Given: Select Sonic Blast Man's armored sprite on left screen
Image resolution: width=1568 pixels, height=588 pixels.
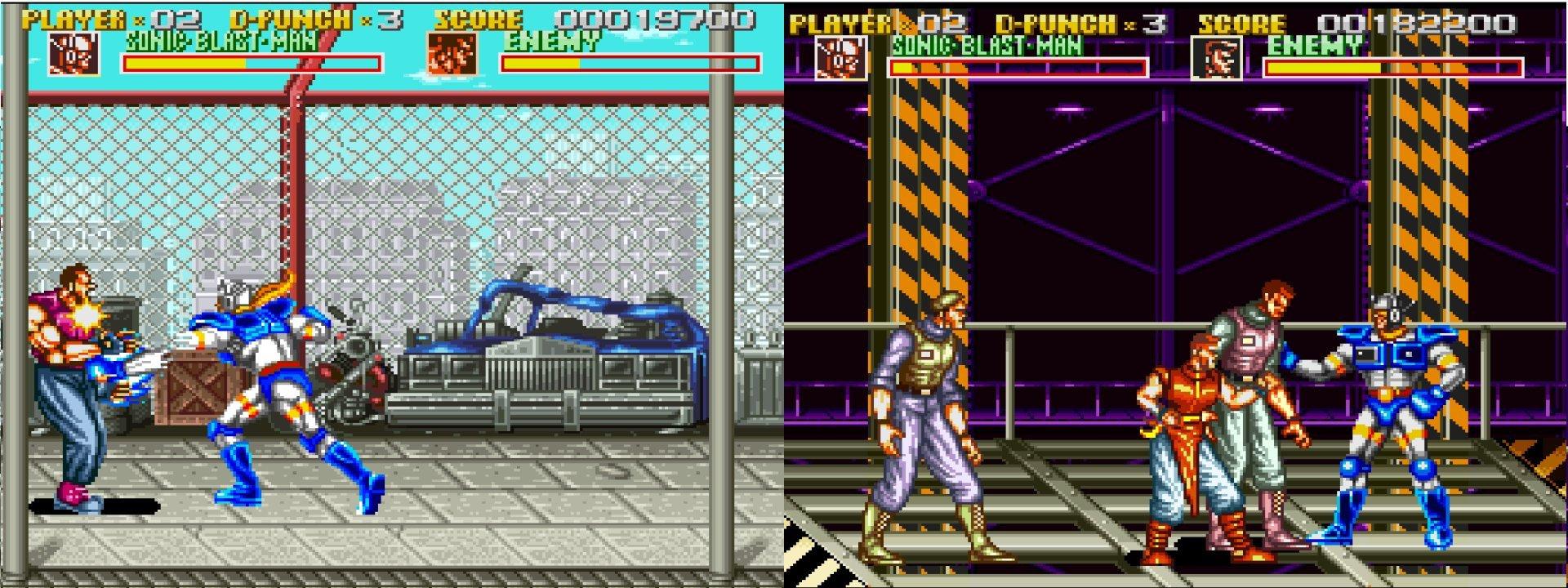Looking at the screenshot, I should coord(269,384).
